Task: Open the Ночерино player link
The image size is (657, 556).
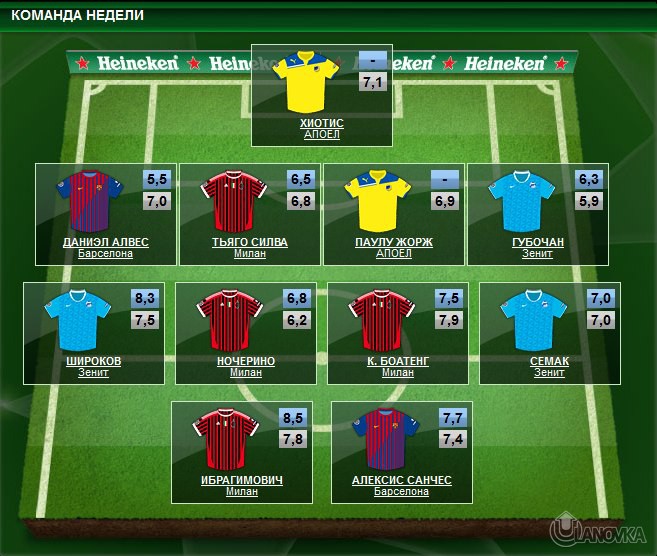Action: click(x=245, y=361)
